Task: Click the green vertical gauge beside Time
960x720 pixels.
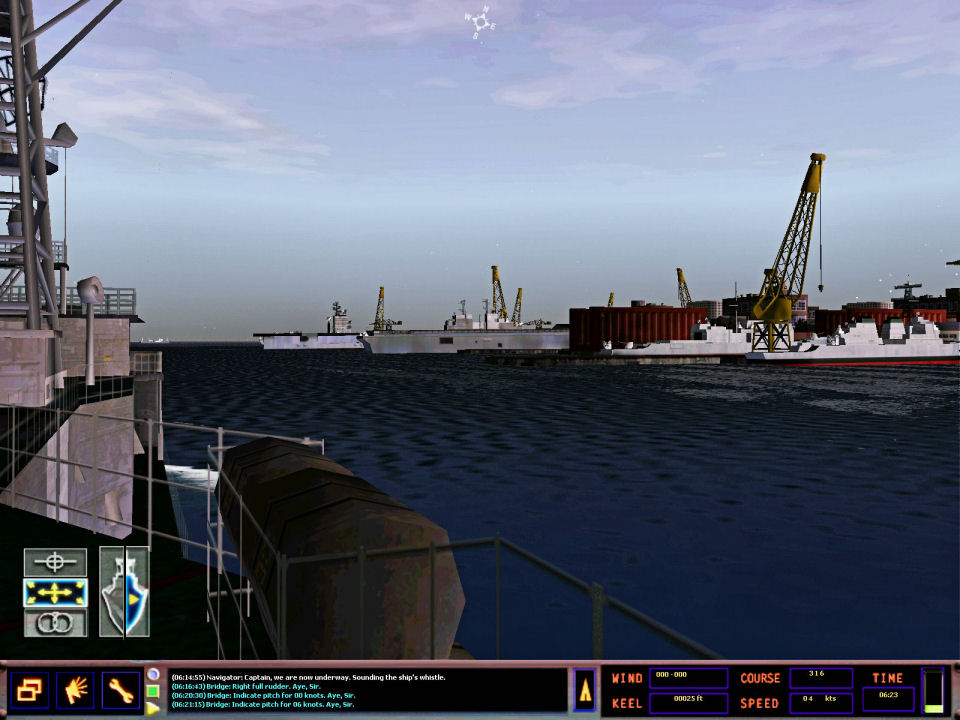Action: [x=933, y=690]
